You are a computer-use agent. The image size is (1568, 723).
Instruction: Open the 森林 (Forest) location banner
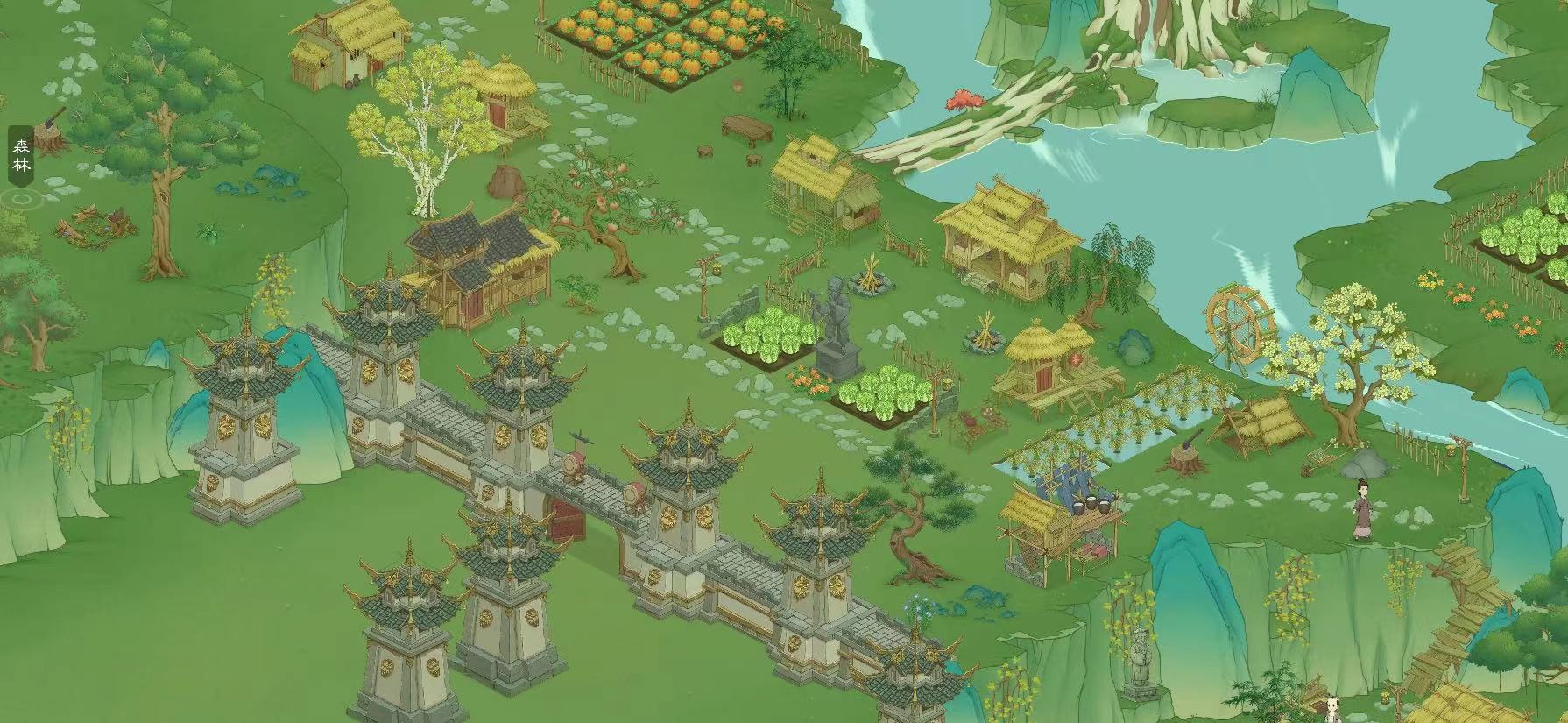[21, 156]
